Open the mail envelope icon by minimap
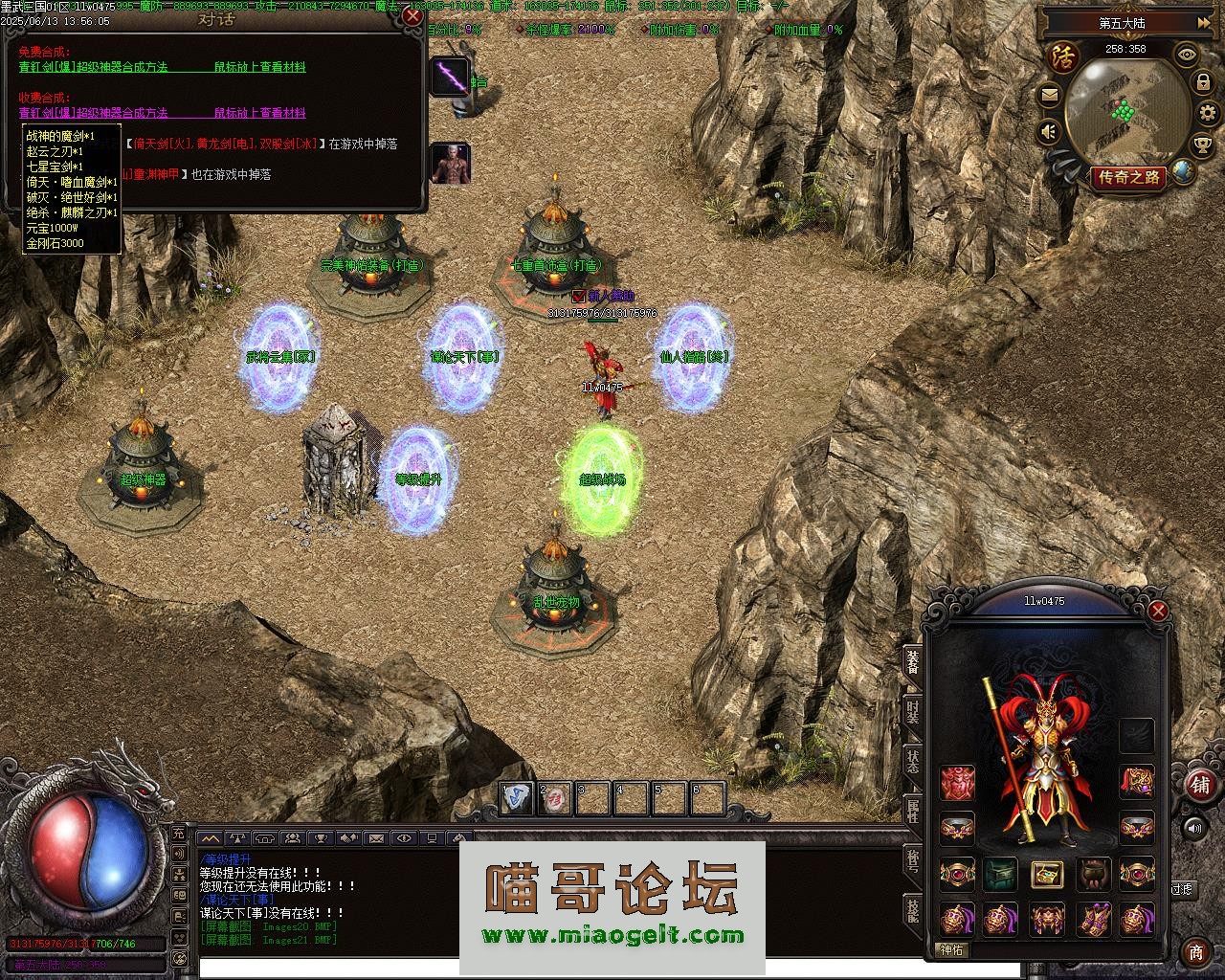This screenshot has width=1225, height=980. coord(1050,95)
